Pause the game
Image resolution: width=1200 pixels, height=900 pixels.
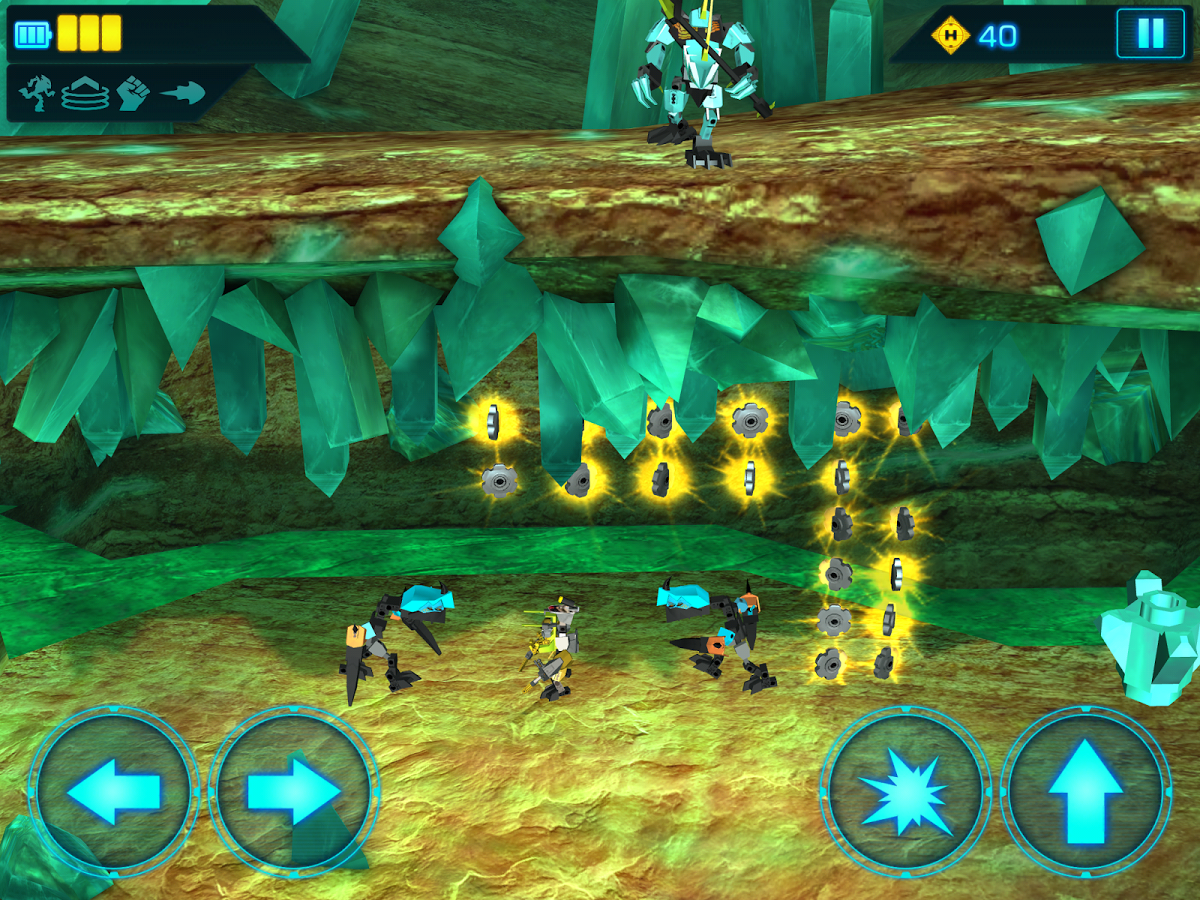[1150, 35]
